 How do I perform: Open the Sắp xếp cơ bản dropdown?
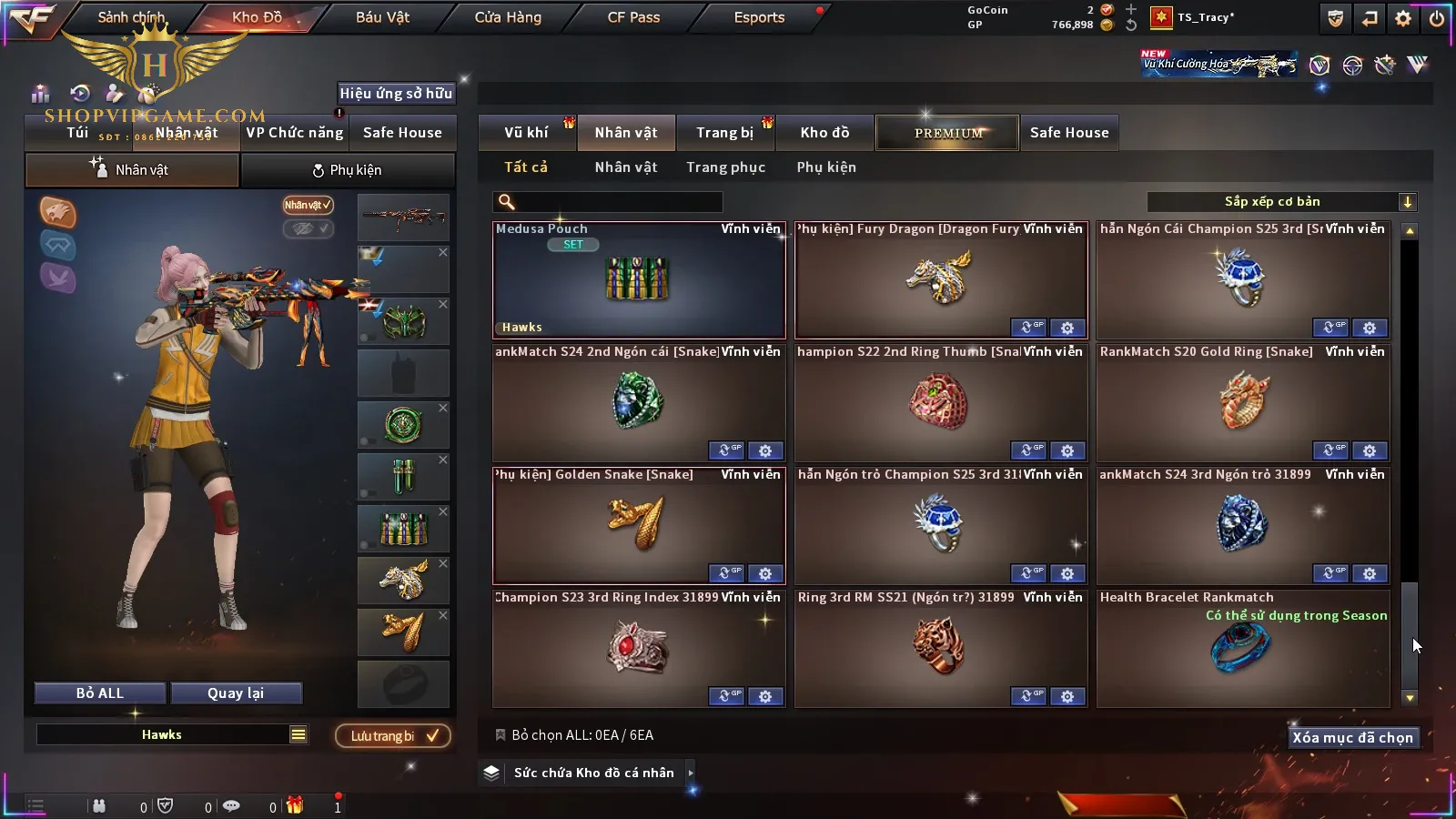point(1281,202)
